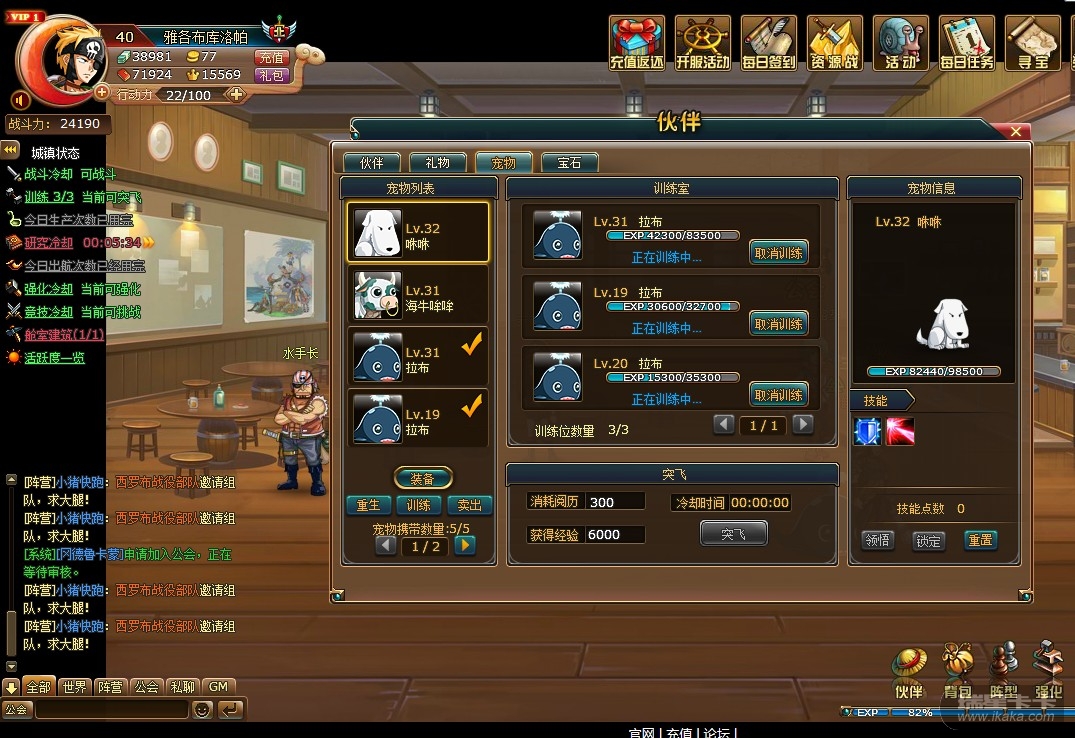The height and width of the screenshot is (738, 1075).
Task: Open the 每日签到 daily sign-in
Action: click(x=769, y=44)
